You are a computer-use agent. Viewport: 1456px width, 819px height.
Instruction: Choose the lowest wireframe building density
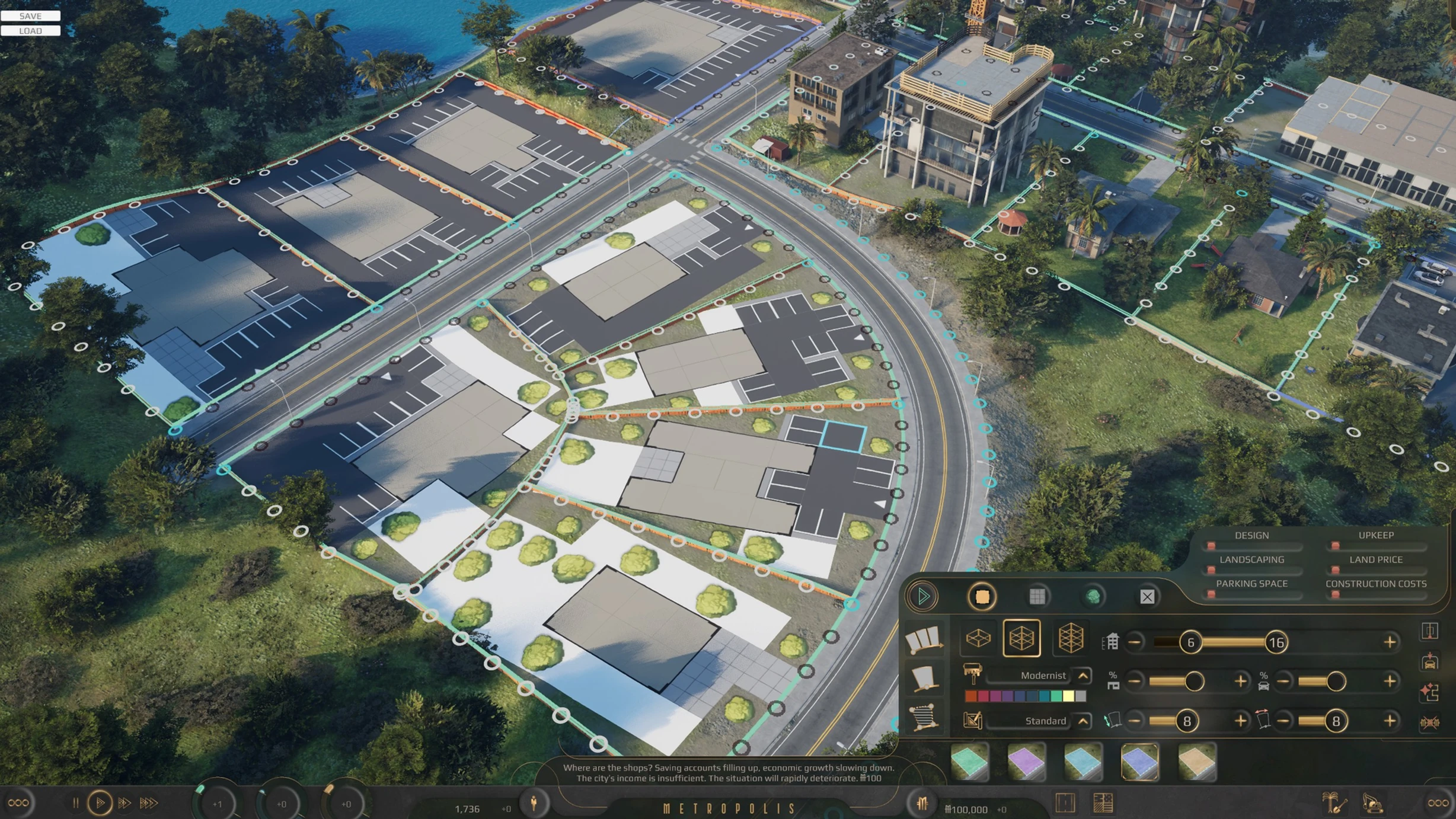pyautogui.click(x=978, y=638)
